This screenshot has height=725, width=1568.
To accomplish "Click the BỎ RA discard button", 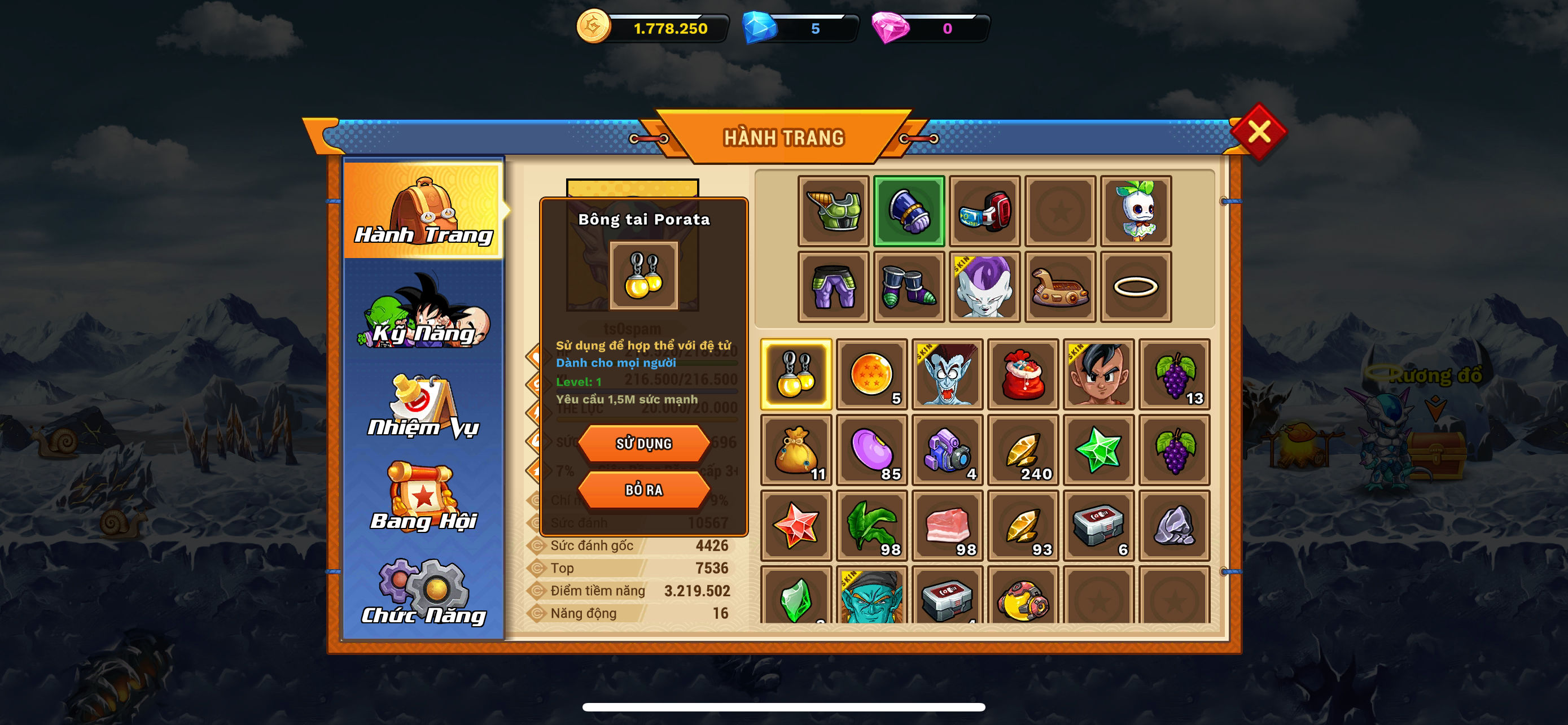I will click(643, 490).
